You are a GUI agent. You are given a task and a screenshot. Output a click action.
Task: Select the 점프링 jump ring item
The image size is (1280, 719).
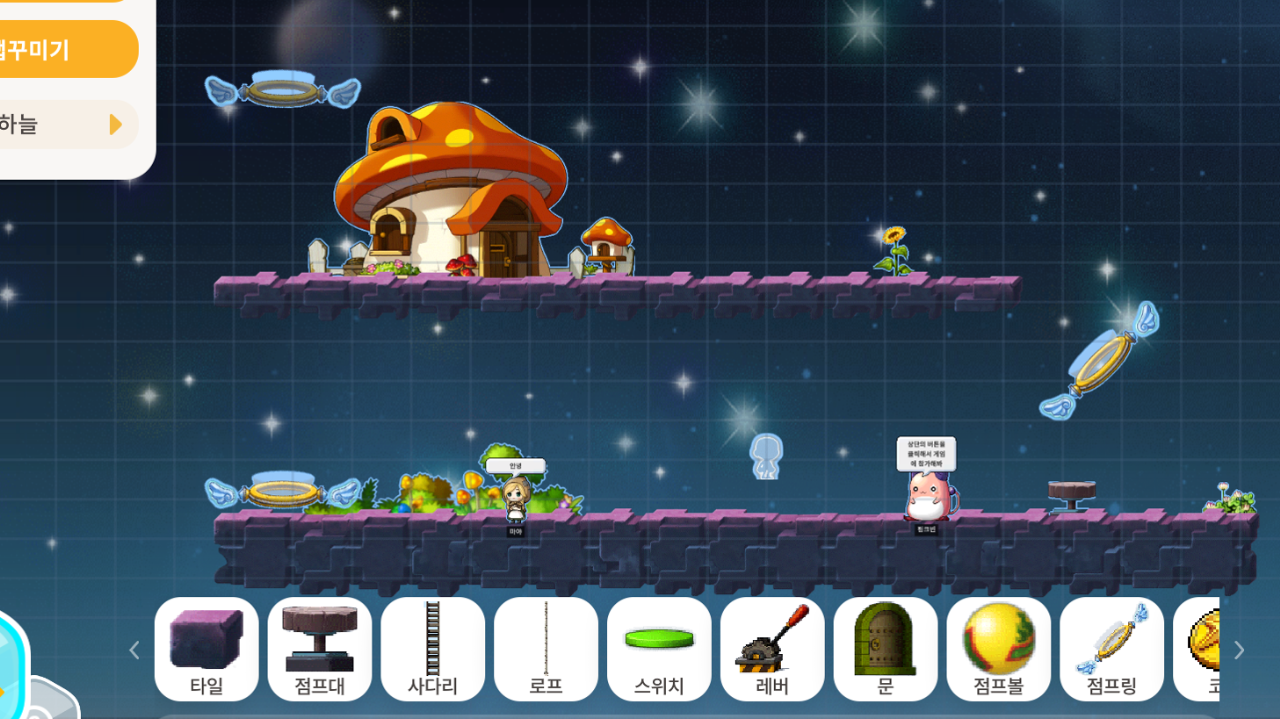tap(1111, 648)
